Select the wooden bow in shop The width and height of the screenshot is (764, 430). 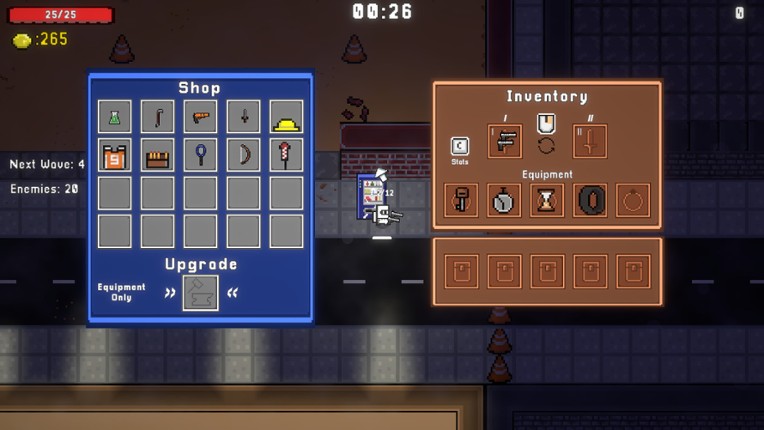point(244,155)
